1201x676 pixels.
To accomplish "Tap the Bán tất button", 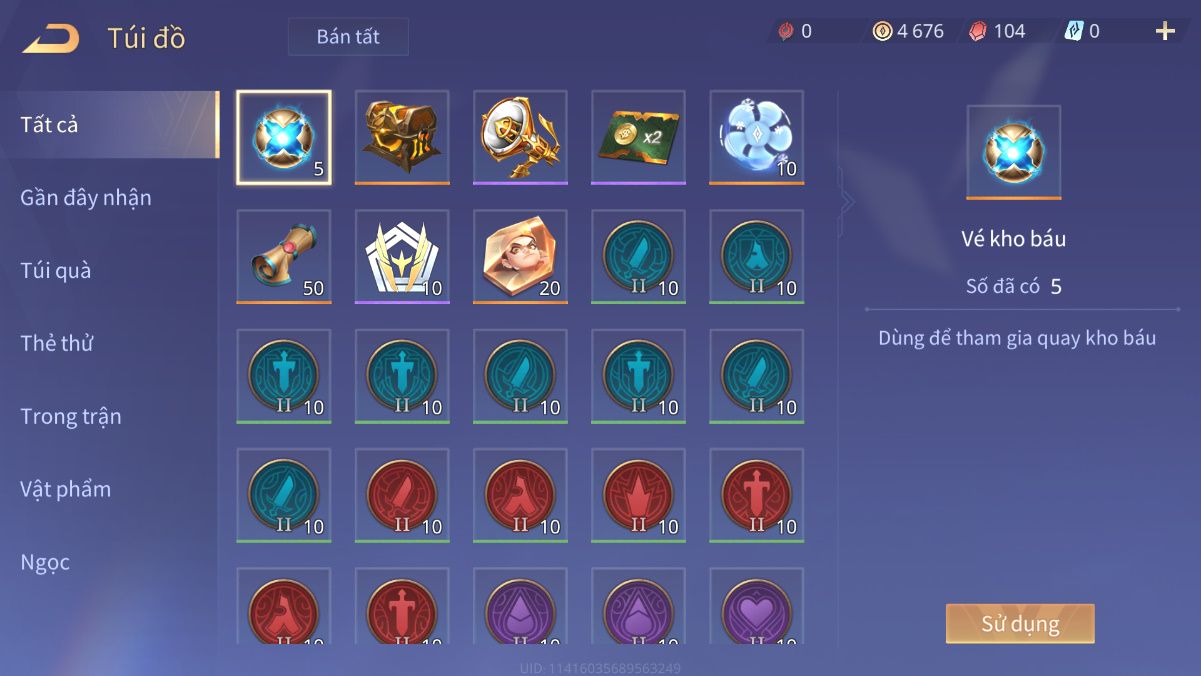I will click(348, 37).
